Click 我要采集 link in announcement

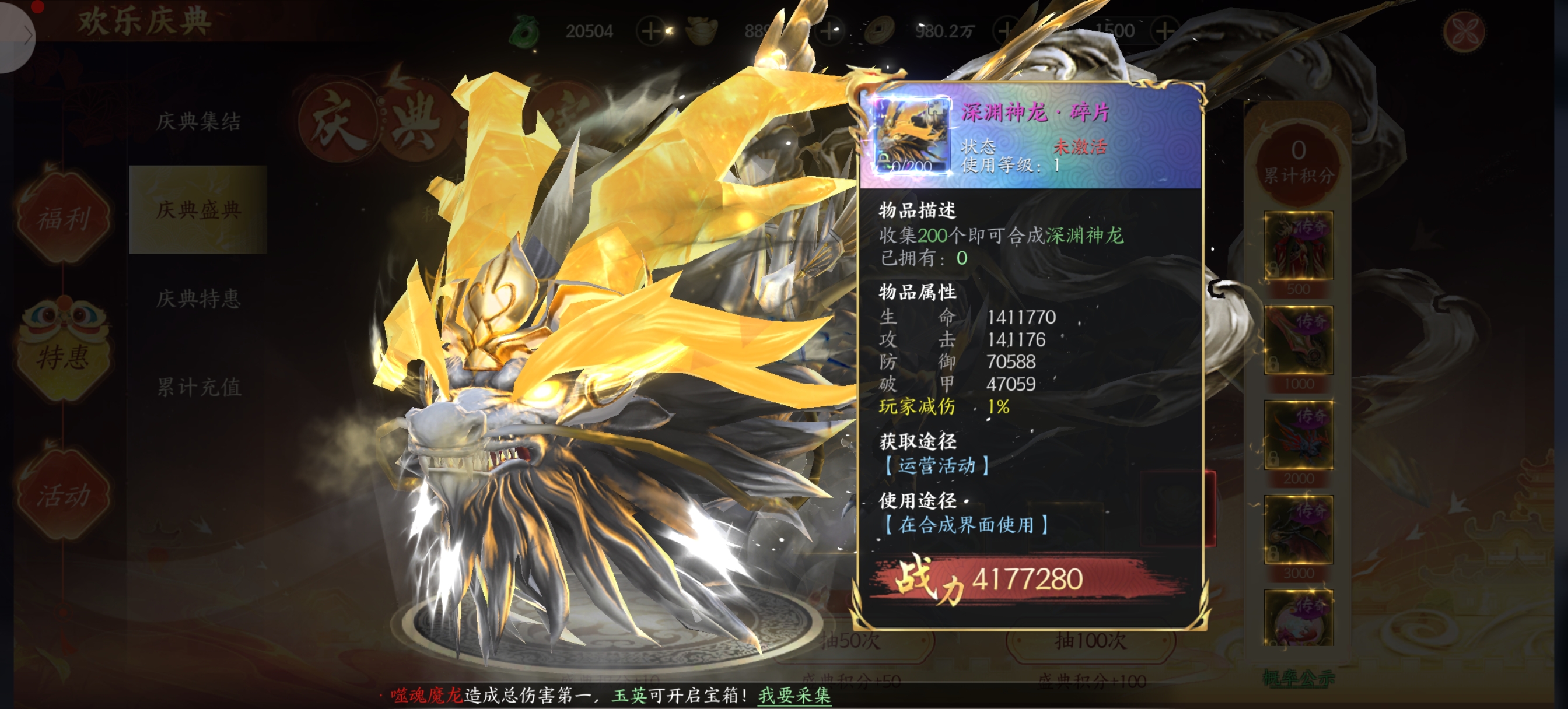coord(794,695)
